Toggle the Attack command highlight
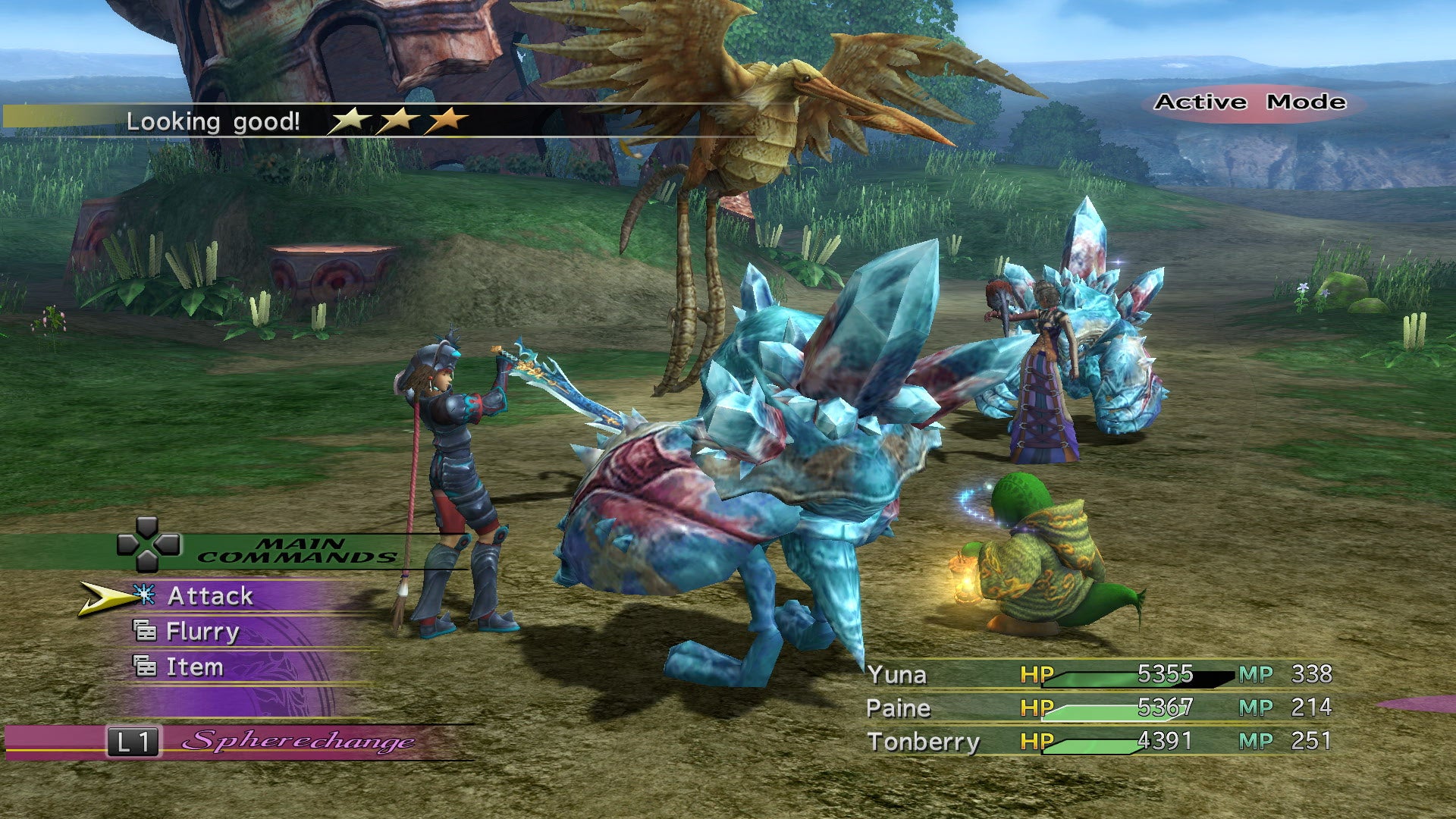Screen dimensions: 1456x819 tap(212, 596)
